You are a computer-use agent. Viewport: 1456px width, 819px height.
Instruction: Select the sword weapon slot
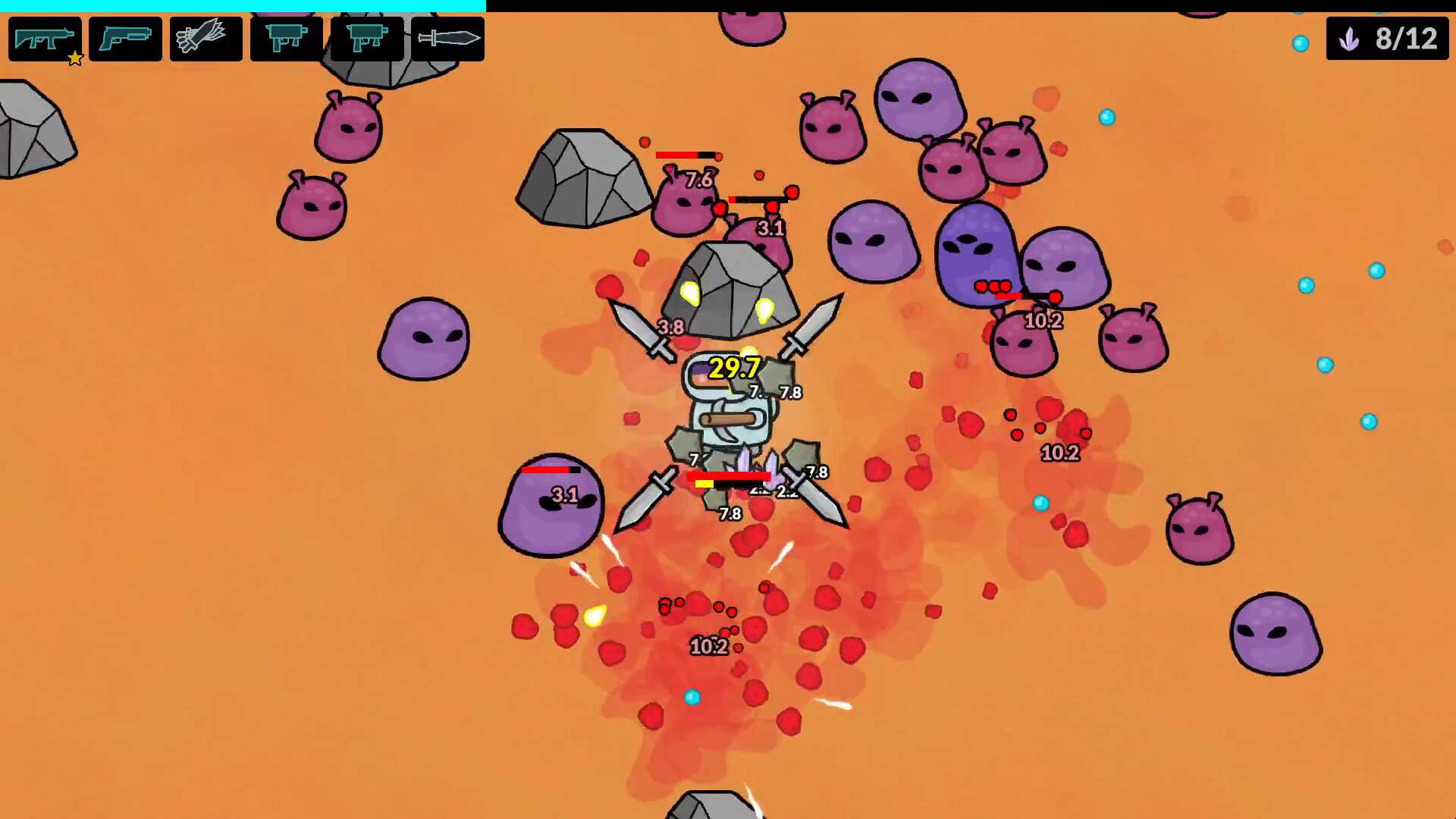(447, 39)
